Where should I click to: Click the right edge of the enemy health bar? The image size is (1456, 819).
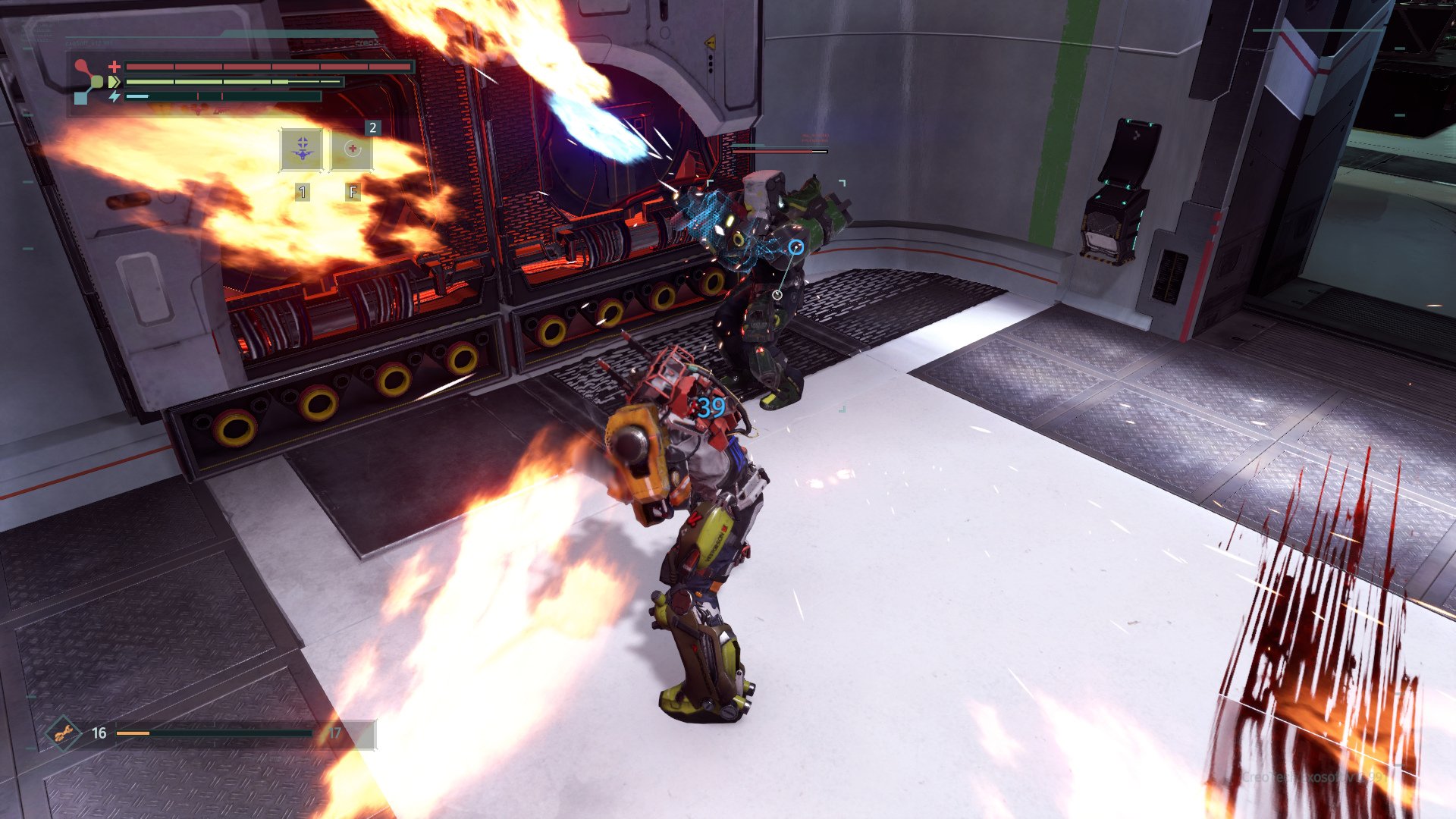pyautogui.click(x=827, y=152)
